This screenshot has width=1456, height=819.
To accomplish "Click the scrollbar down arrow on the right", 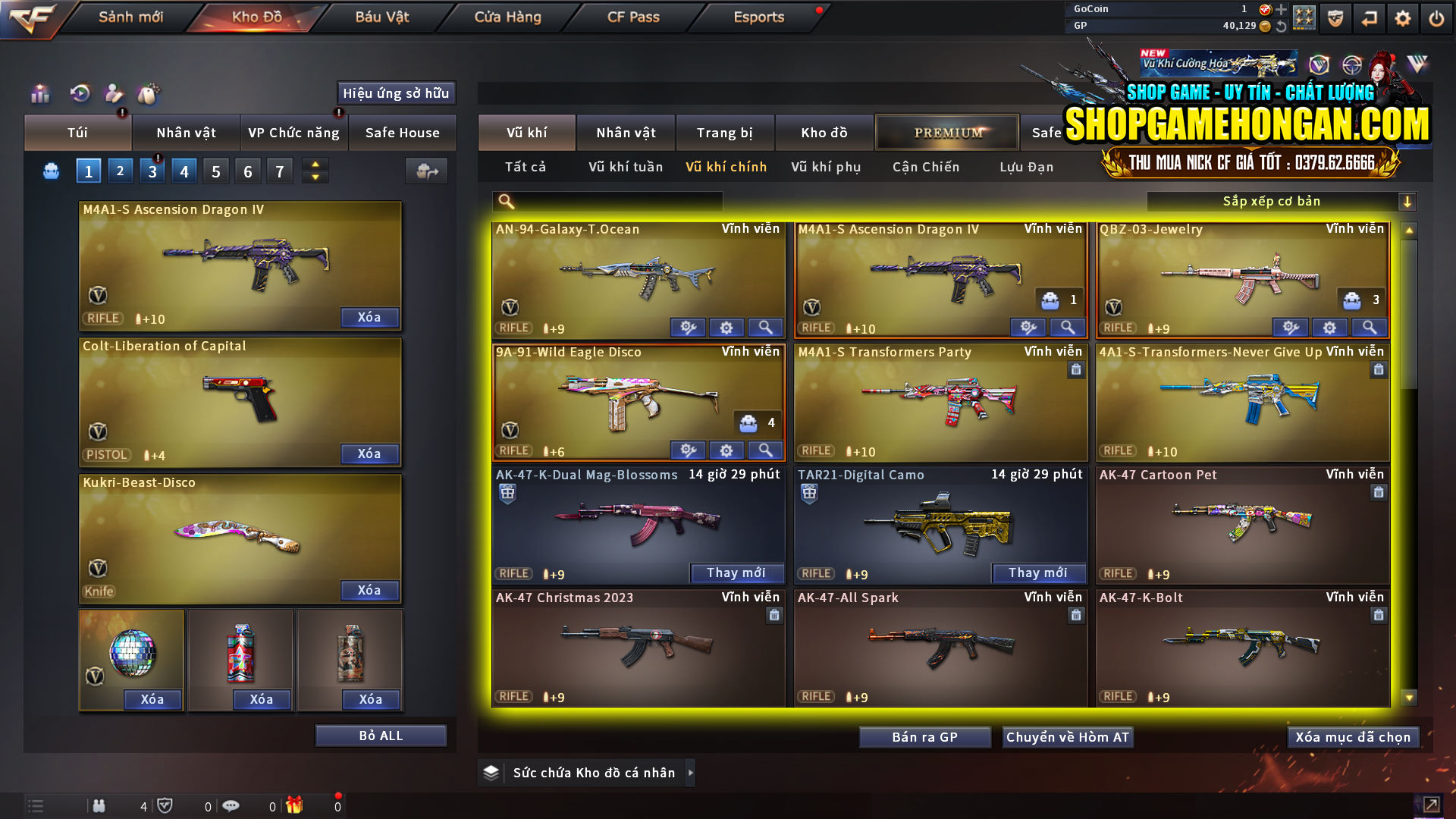I will (x=1409, y=696).
